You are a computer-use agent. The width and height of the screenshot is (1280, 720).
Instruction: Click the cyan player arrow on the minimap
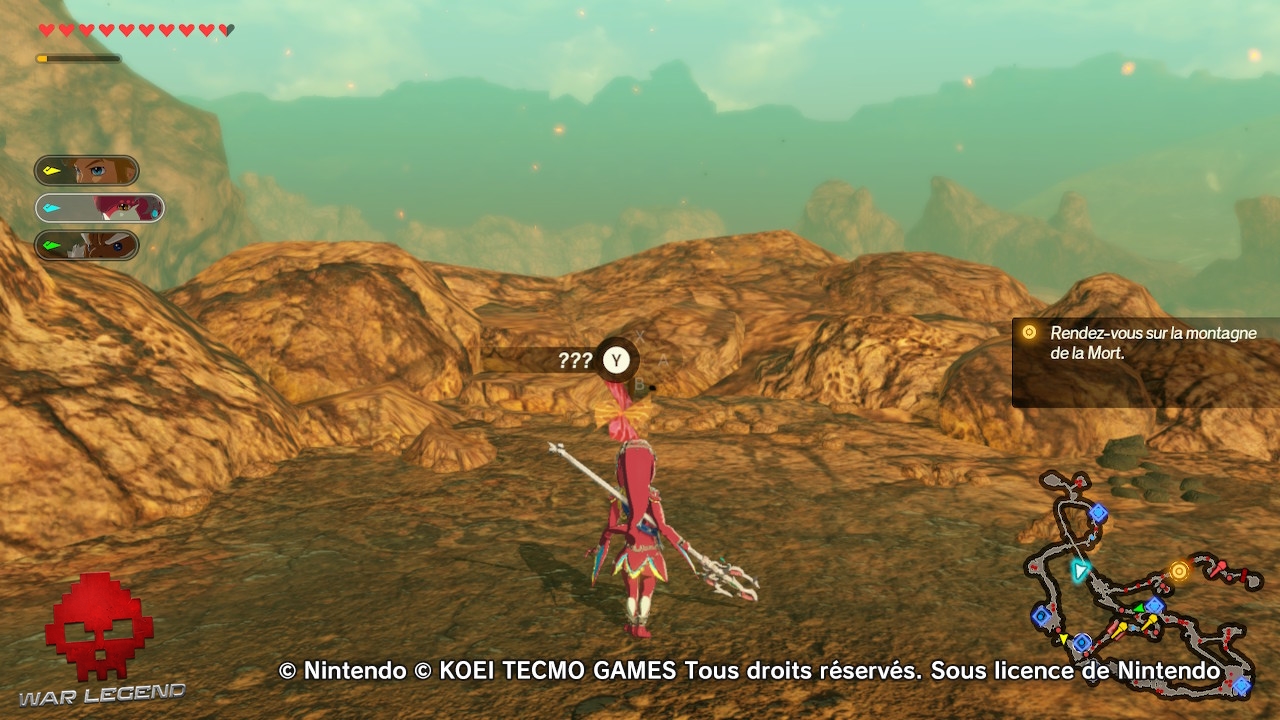pos(1078,572)
